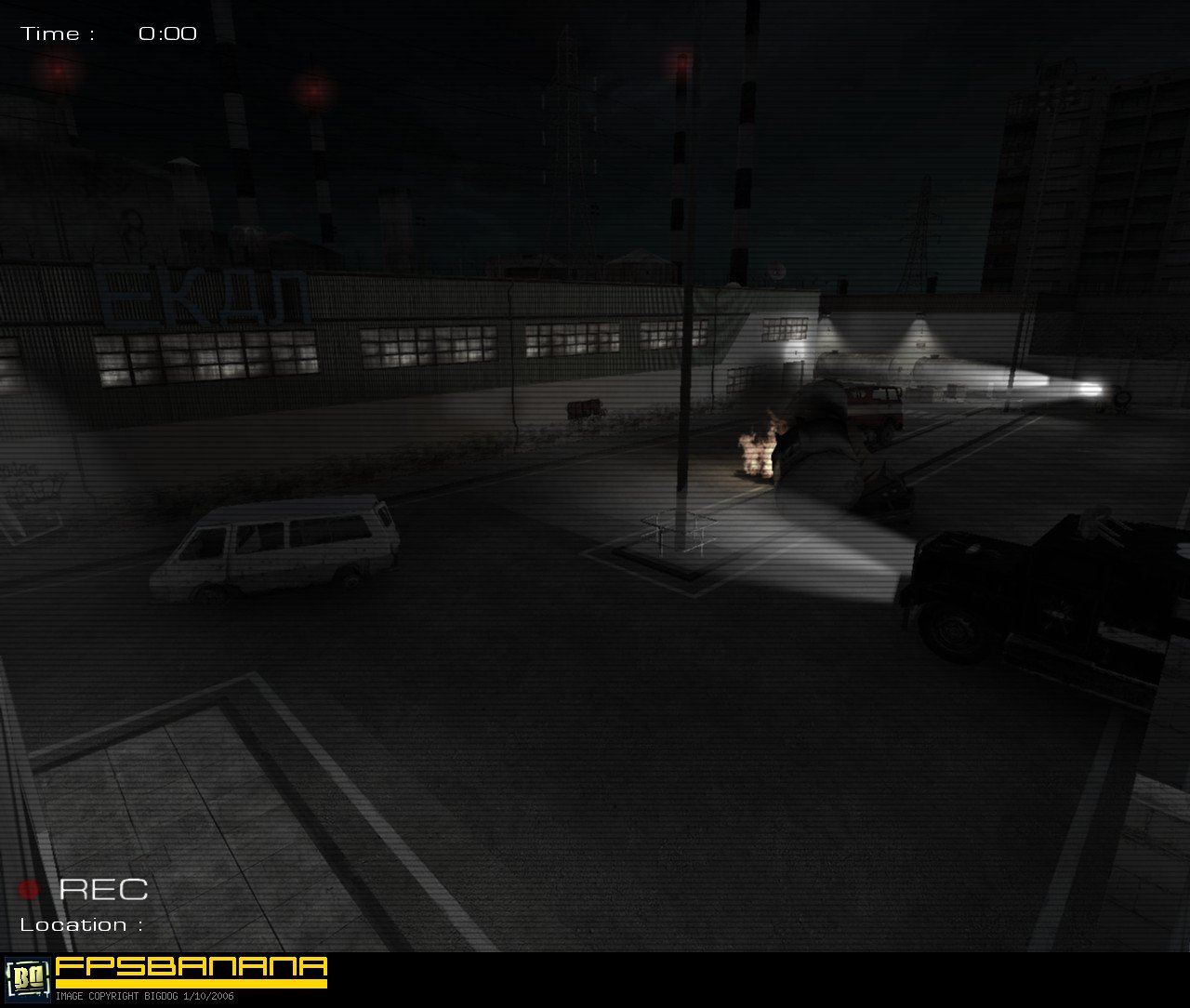Image resolution: width=1190 pixels, height=1008 pixels.
Task: Toggle the REC indicator text
Action: click(x=103, y=890)
